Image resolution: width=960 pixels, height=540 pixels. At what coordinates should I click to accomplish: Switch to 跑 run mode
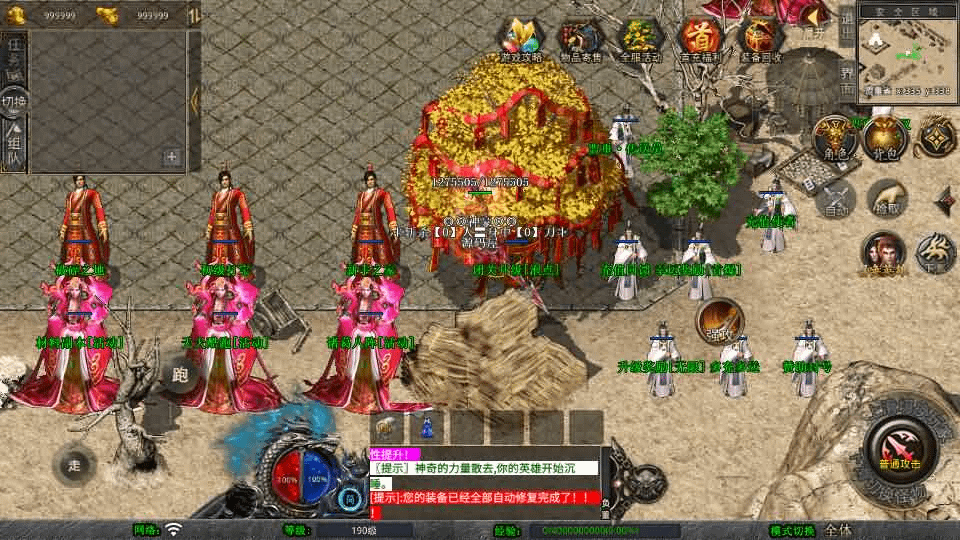pyautogui.click(x=180, y=376)
